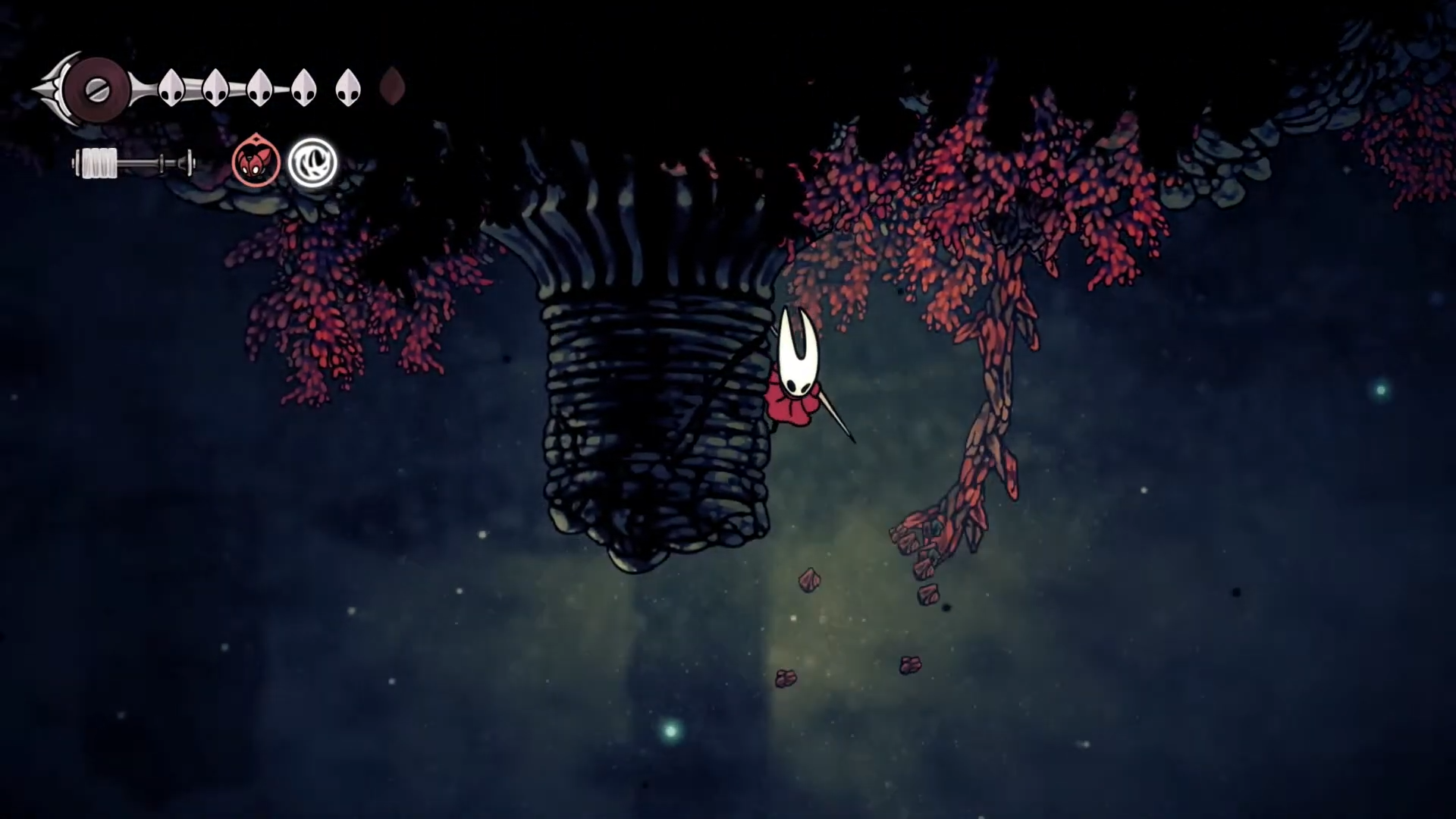
Task: Select the red tool icon
Action: click(256, 162)
